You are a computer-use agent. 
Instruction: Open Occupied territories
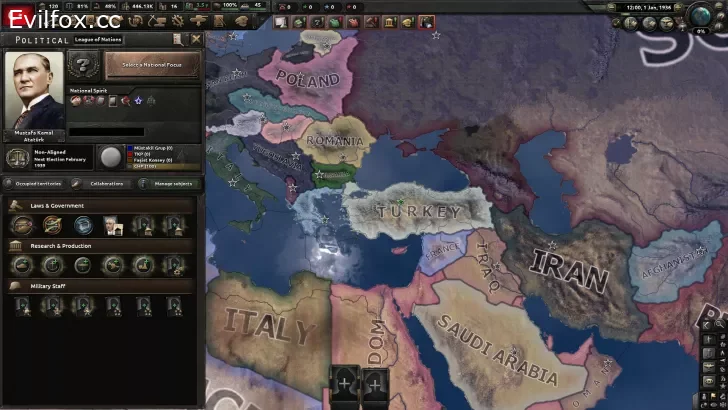click(34, 184)
